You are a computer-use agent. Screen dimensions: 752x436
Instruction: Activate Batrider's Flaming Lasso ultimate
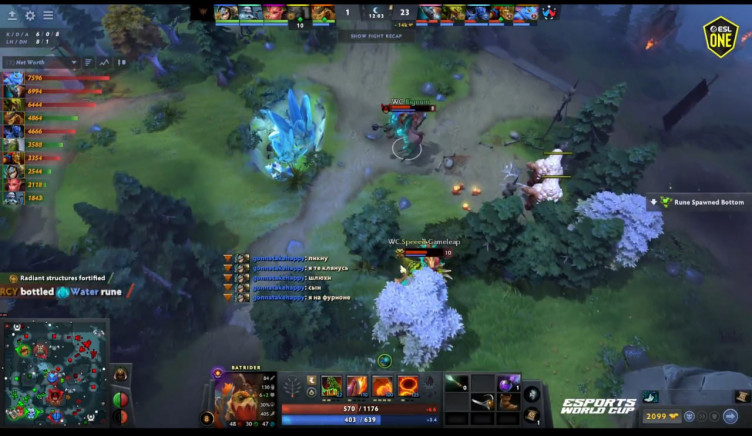pyautogui.click(x=408, y=386)
